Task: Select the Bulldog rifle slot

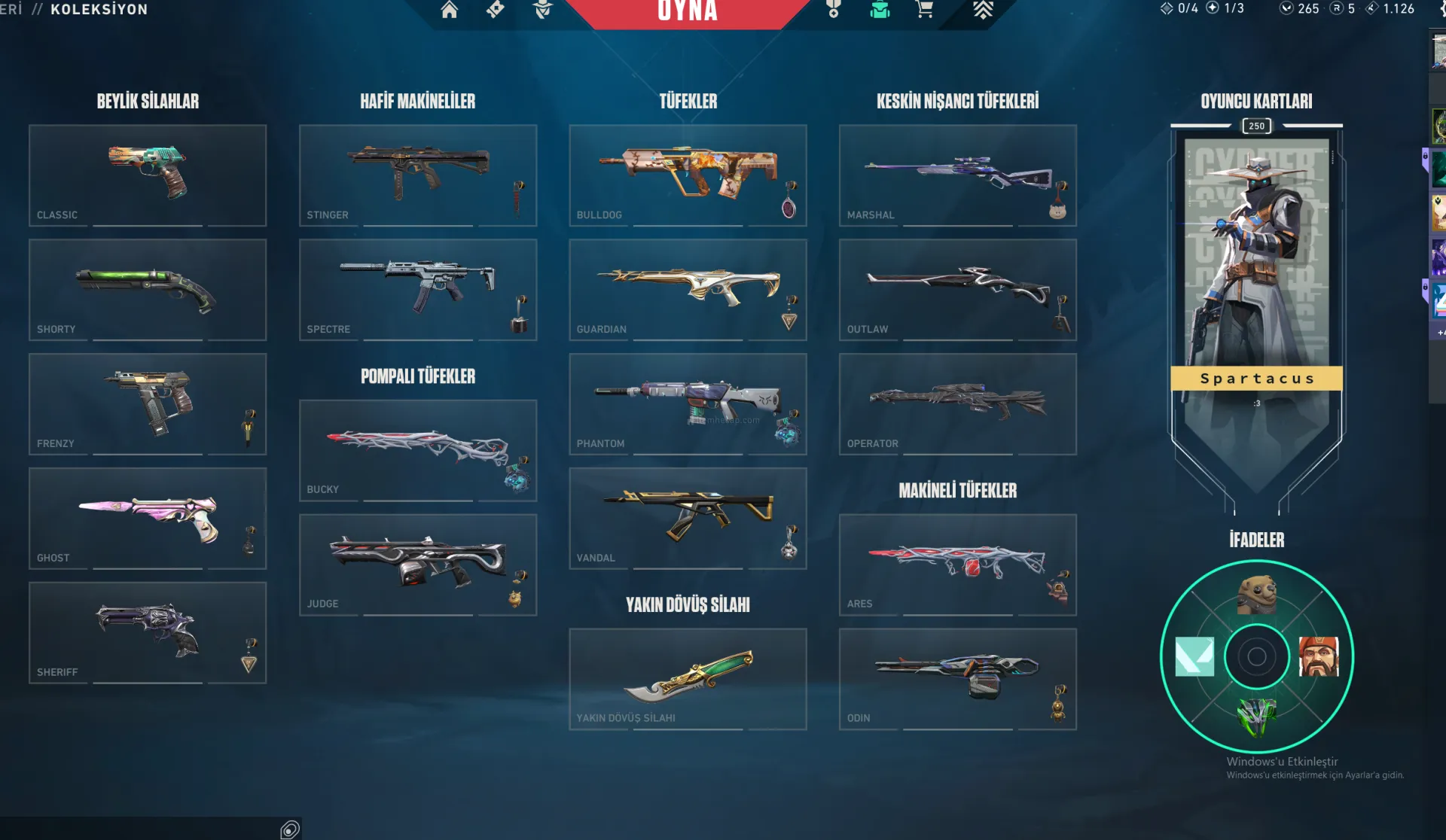Action: [x=688, y=175]
